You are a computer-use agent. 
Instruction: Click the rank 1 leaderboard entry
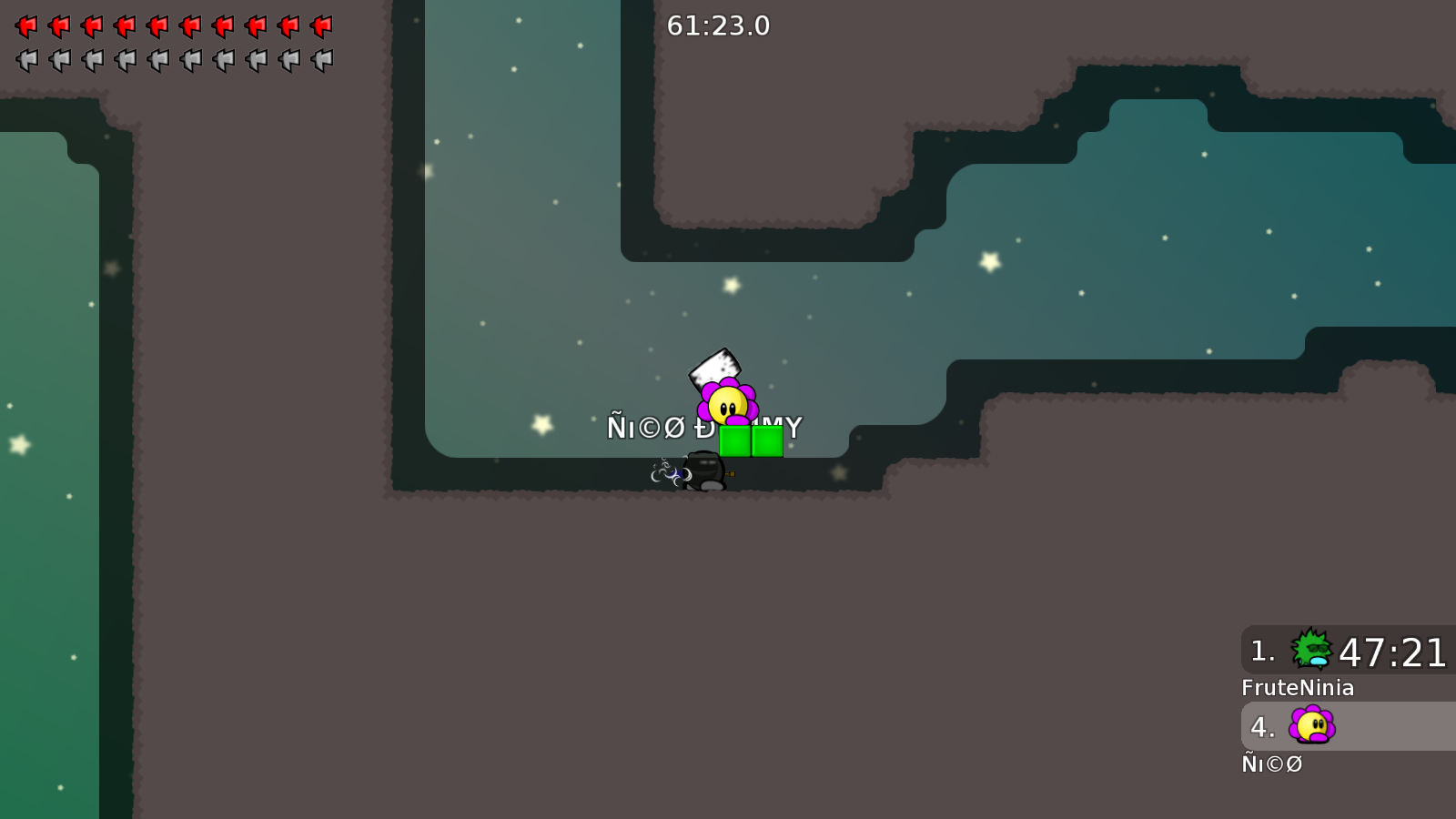pyautogui.click(x=1347, y=651)
